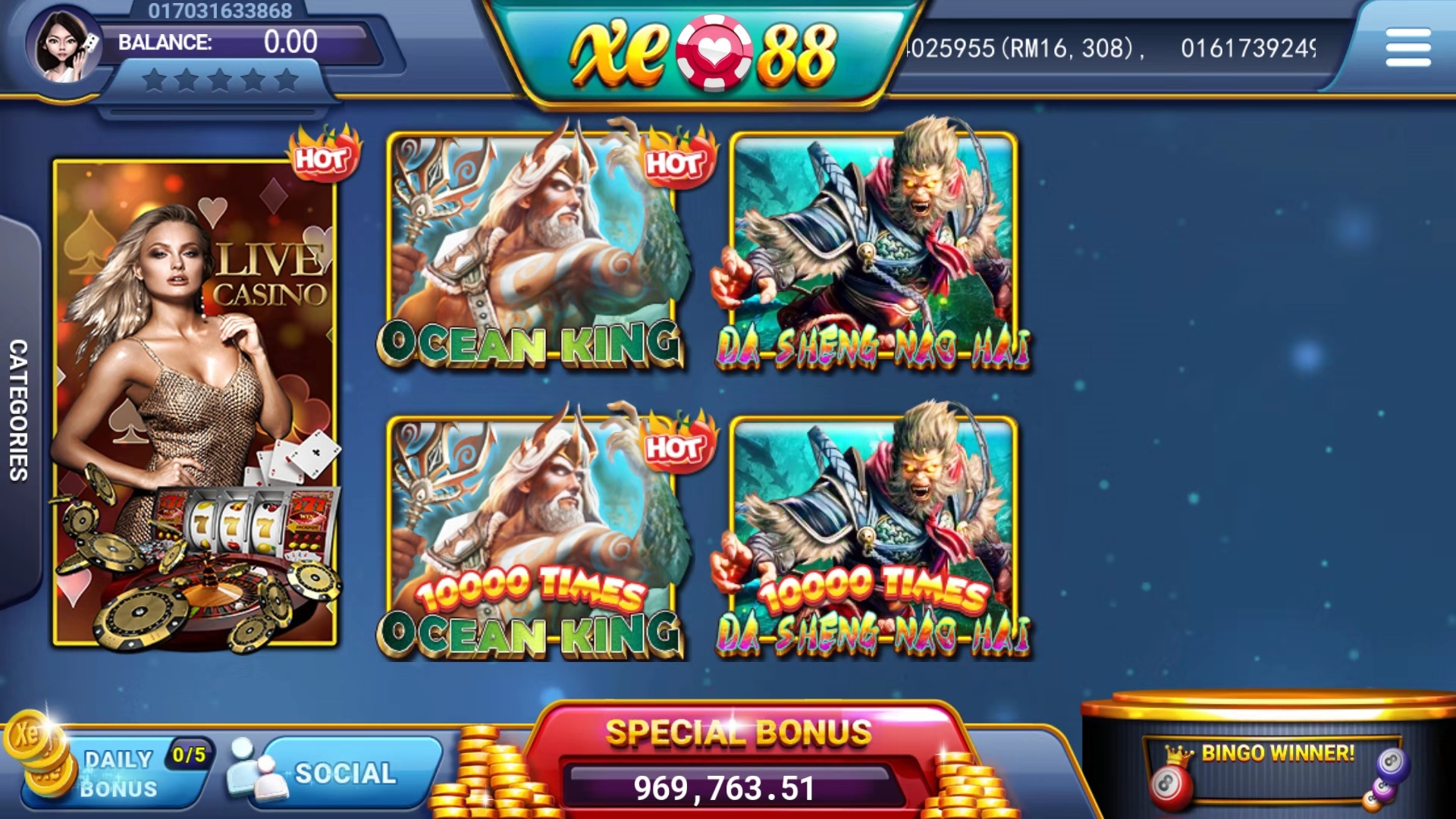Open the hamburger menu
The height and width of the screenshot is (819, 1456).
click(x=1407, y=48)
